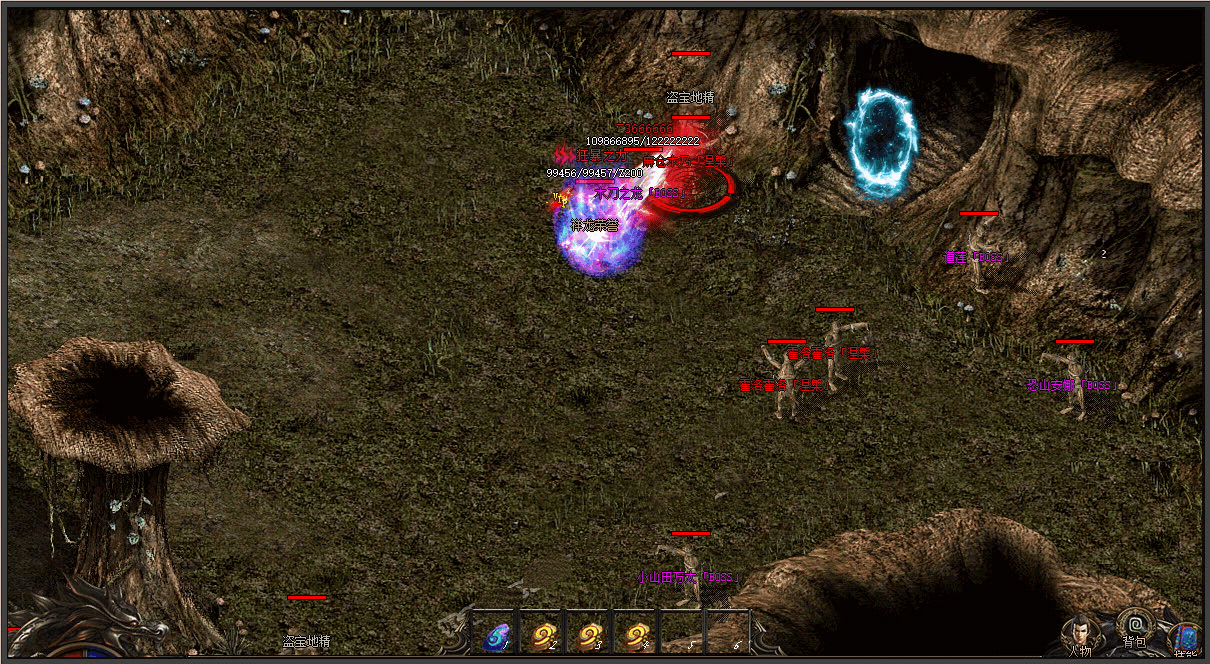
Task: Open the 技能 skills book
Action: click(x=1186, y=638)
